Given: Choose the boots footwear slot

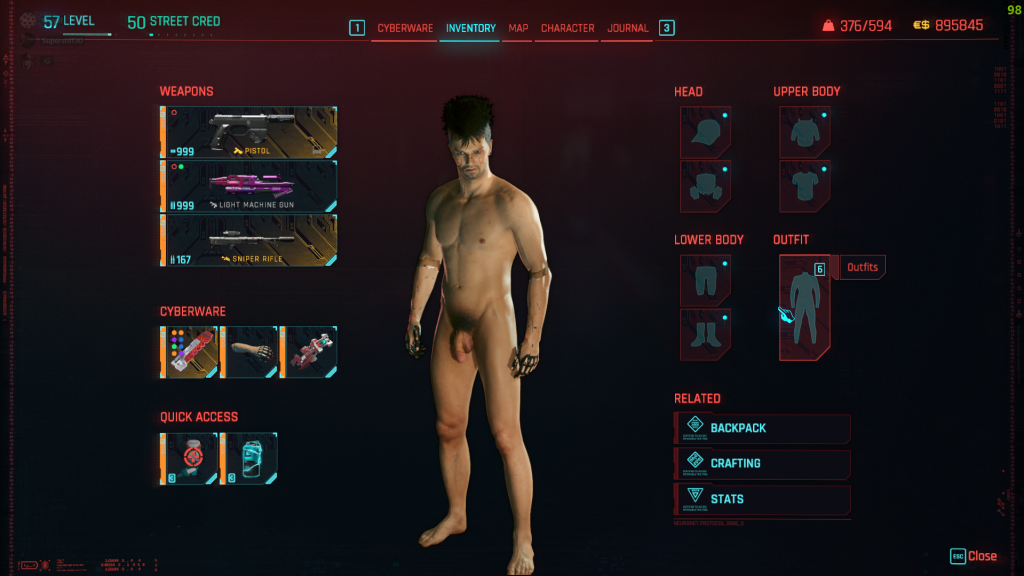Looking at the screenshot, I should pos(705,334).
